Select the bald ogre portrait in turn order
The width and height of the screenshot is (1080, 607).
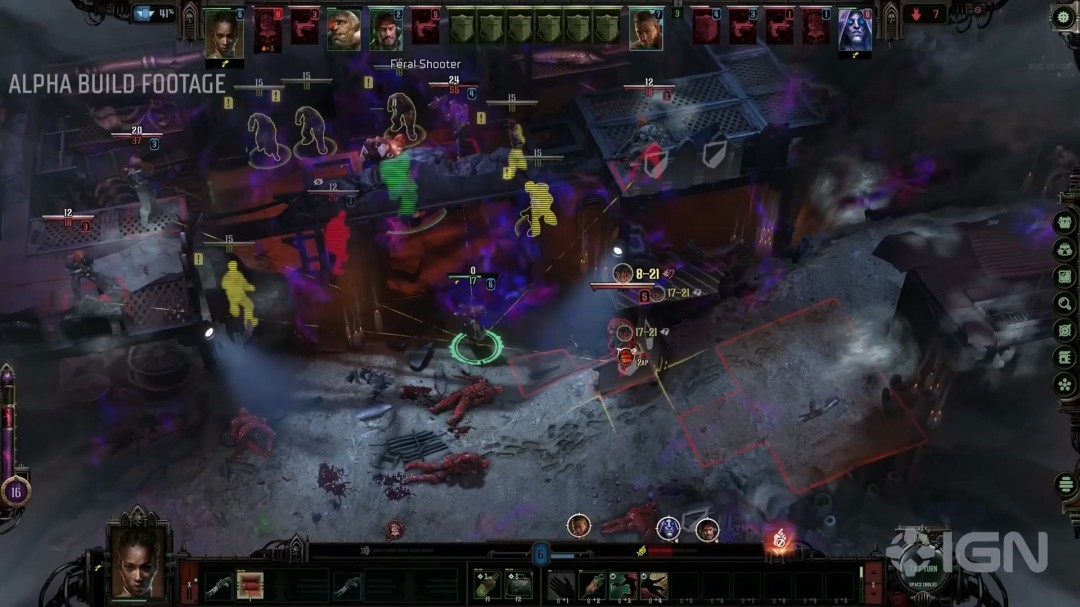coord(343,30)
